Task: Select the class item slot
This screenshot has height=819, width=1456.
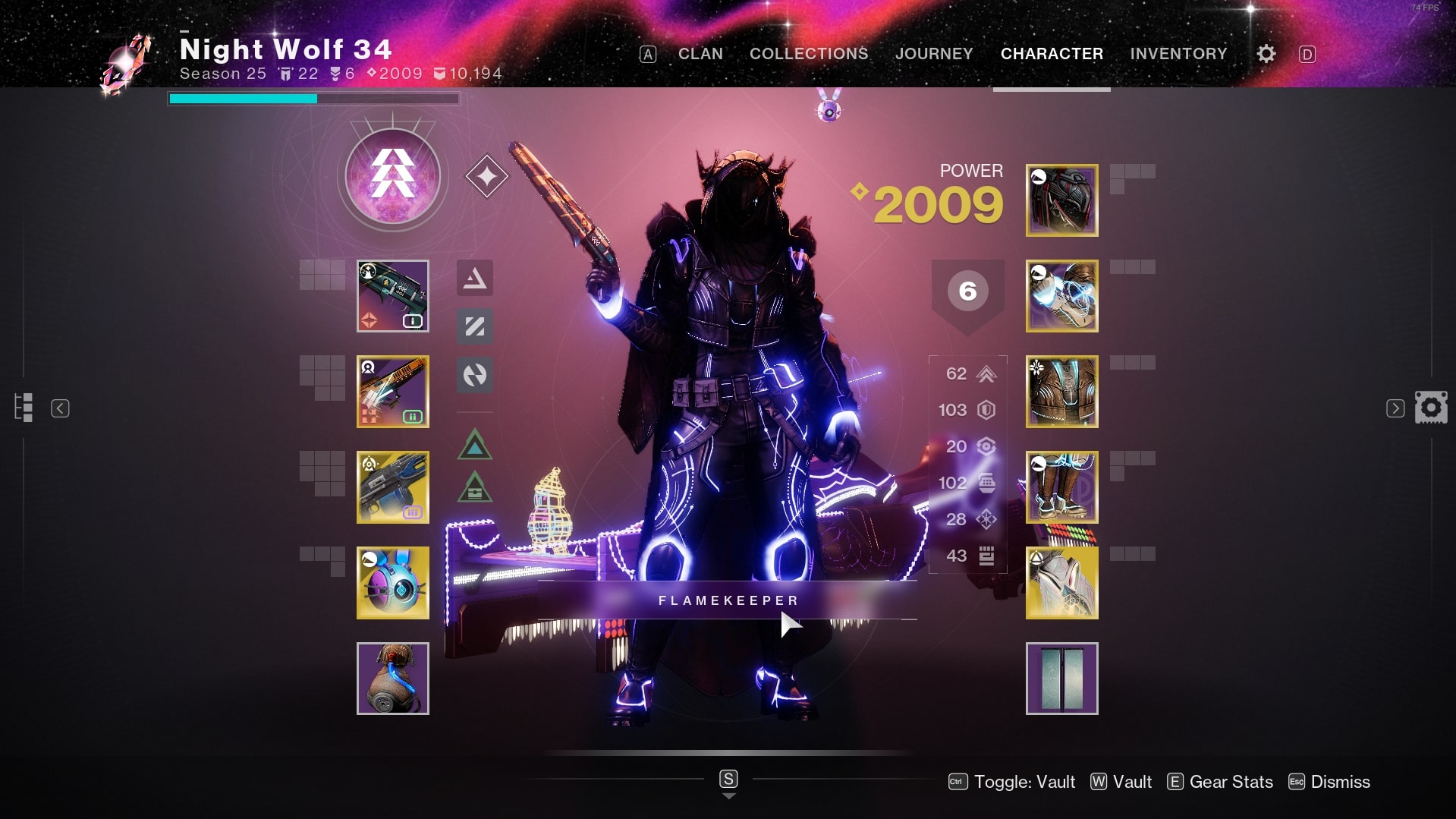Action: 1061,583
